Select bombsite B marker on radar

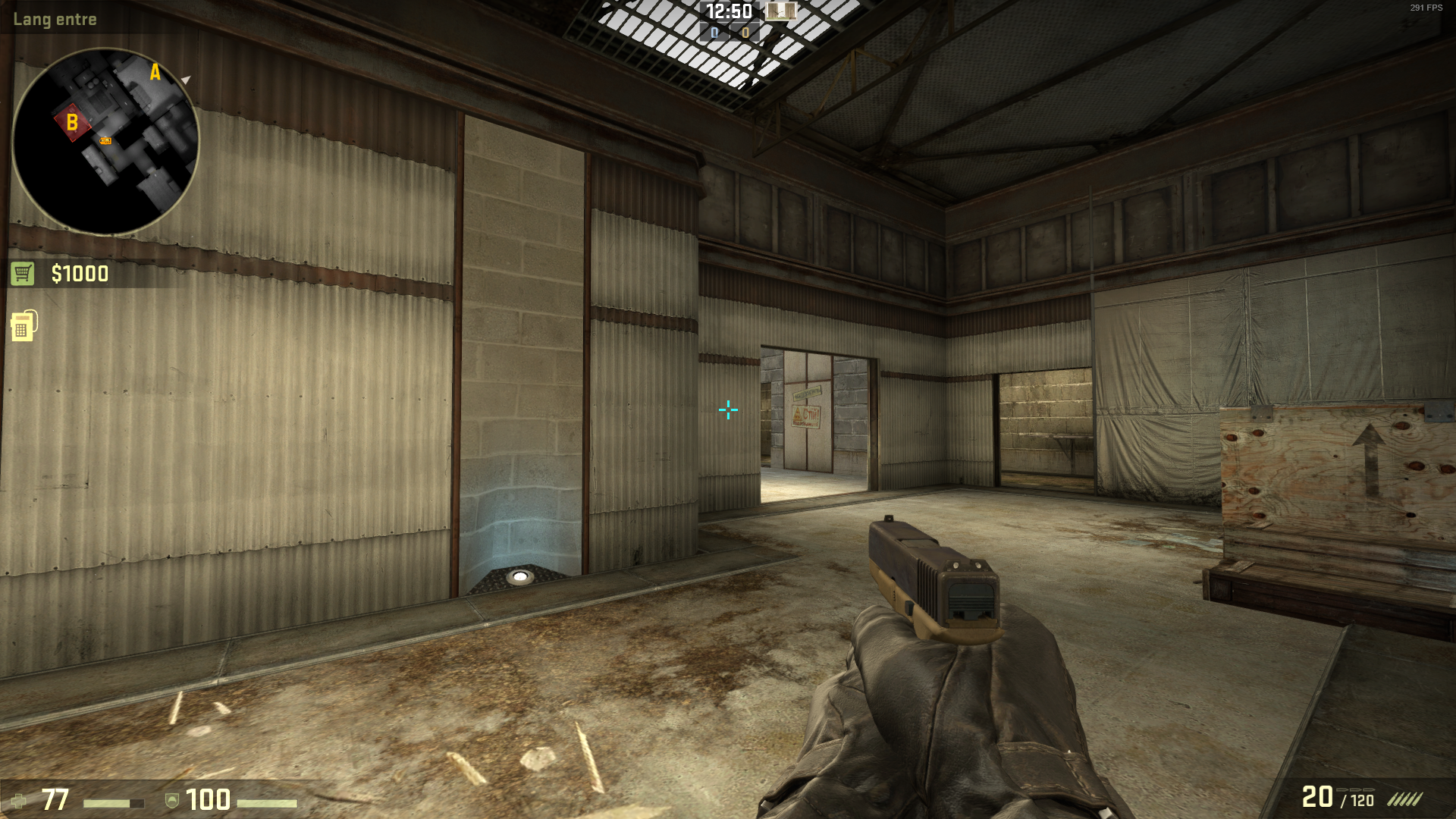click(72, 122)
